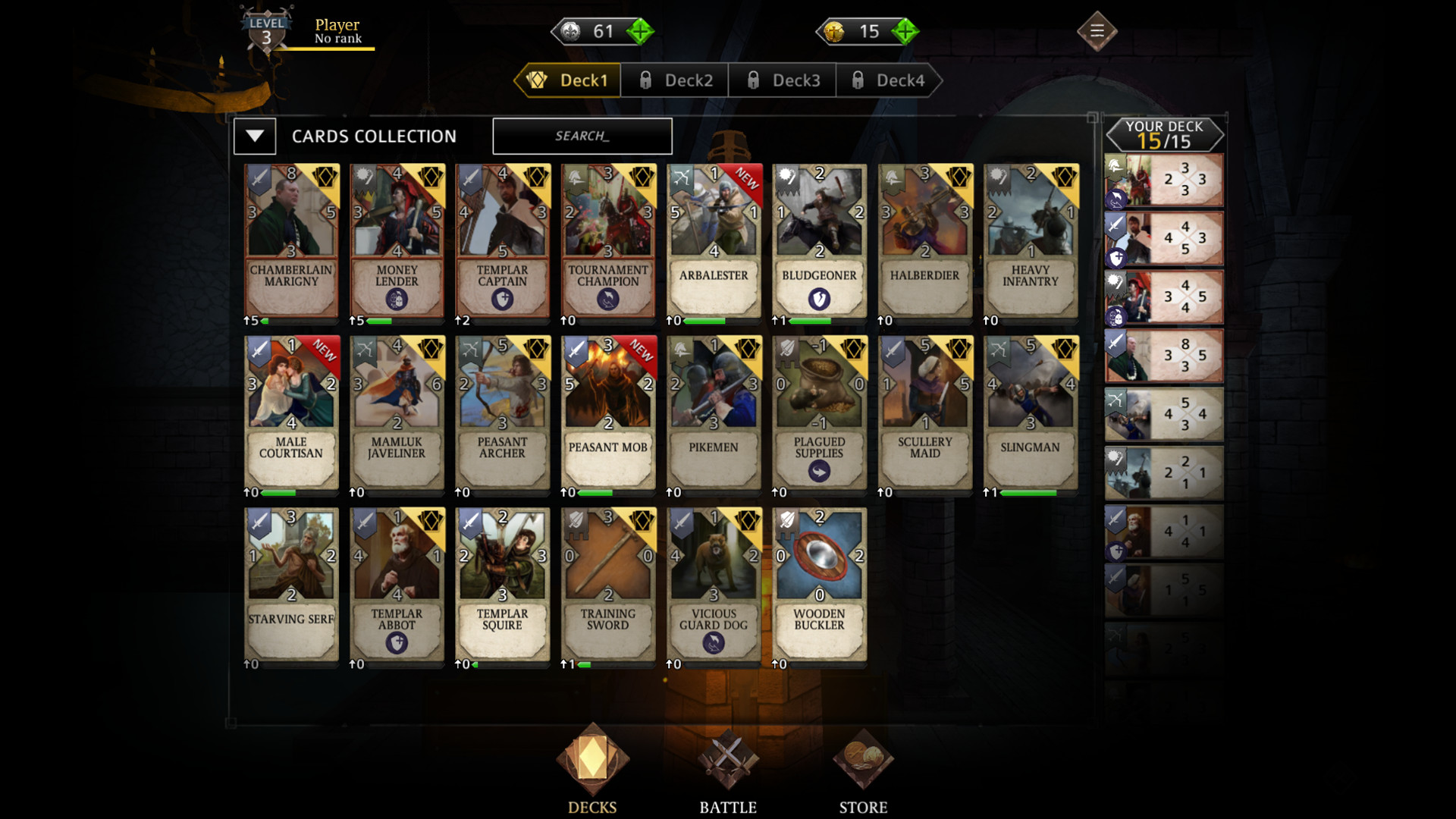This screenshot has height=819, width=1456.
Task: Click the green upgrade progress bar on Slingman
Action: click(x=1025, y=491)
